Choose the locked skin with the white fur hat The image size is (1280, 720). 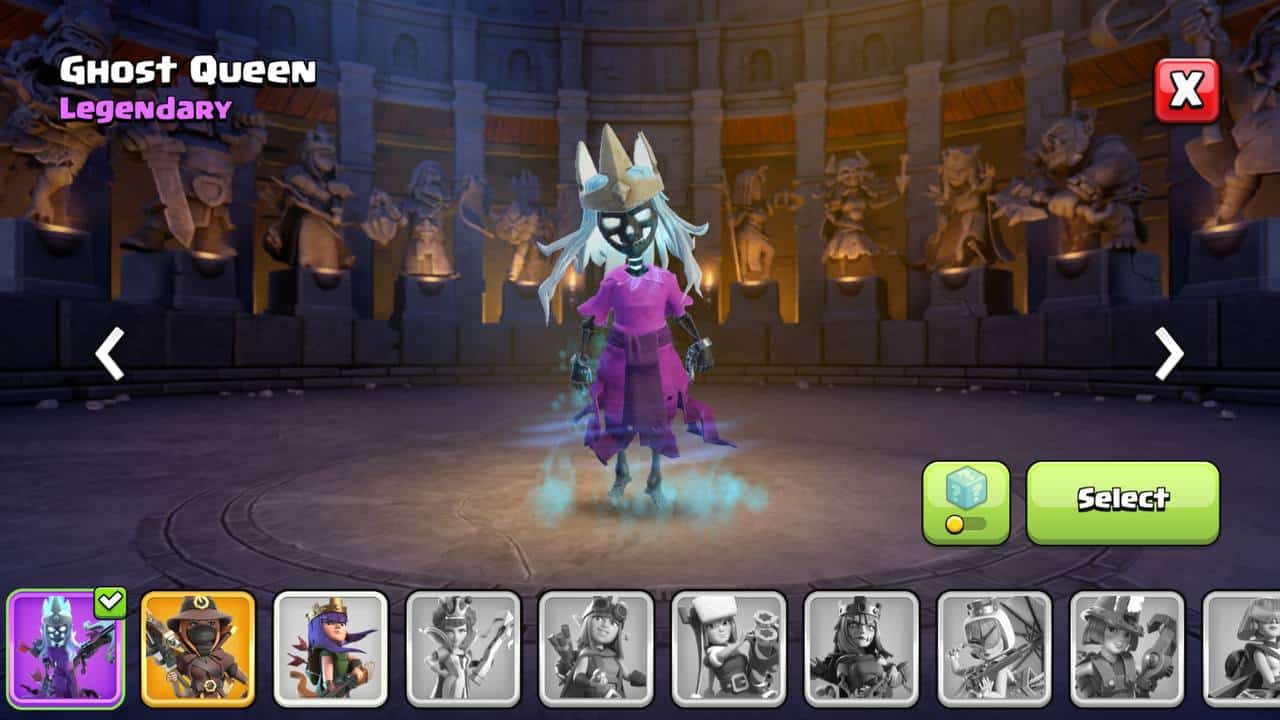click(729, 648)
